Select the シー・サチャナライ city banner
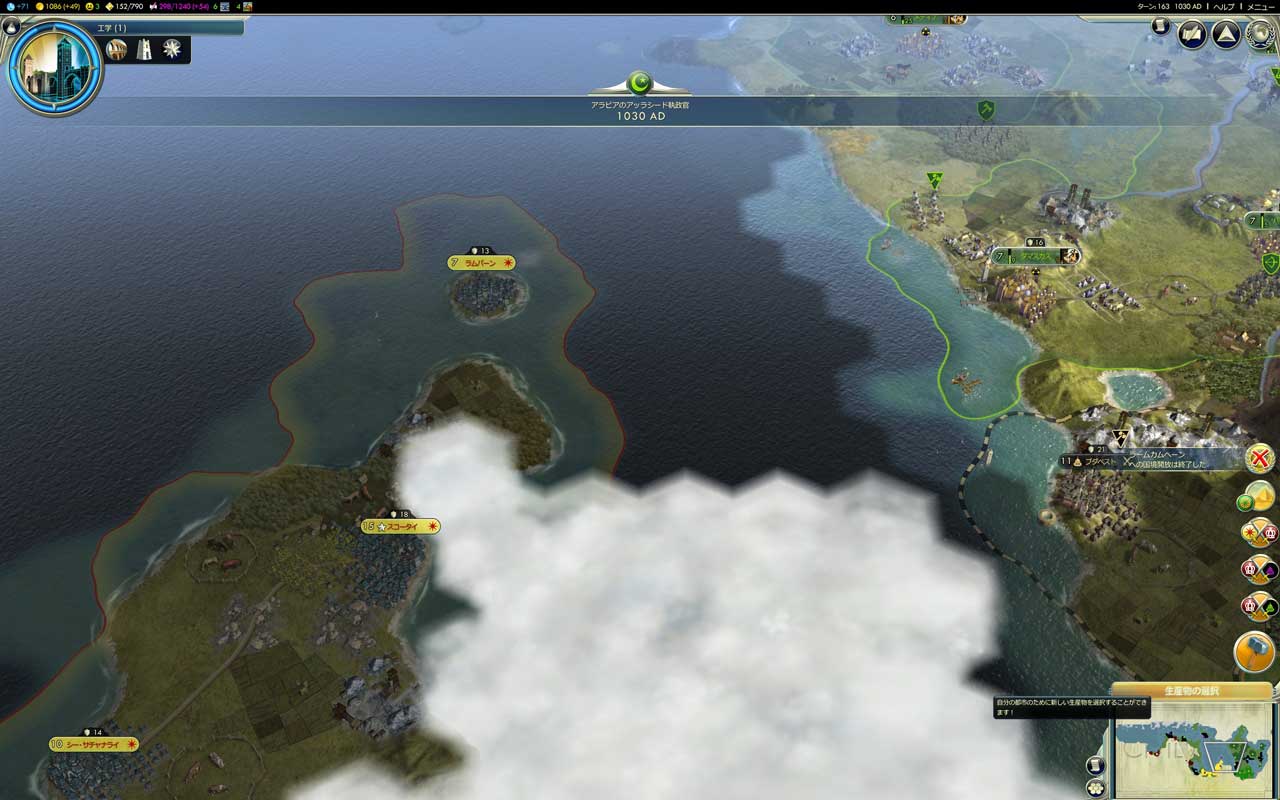Viewport: 1280px width, 800px height. [x=93, y=744]
